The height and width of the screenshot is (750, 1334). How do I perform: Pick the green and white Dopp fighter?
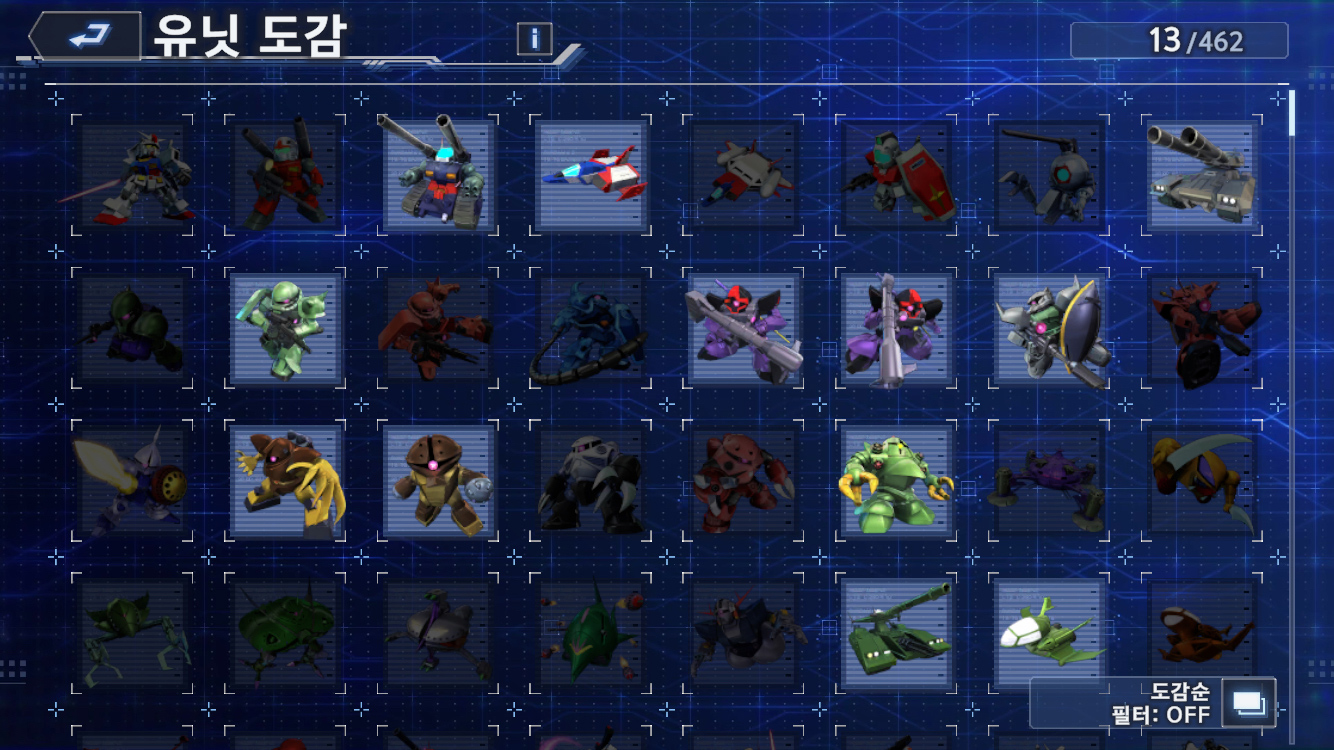1050,634
